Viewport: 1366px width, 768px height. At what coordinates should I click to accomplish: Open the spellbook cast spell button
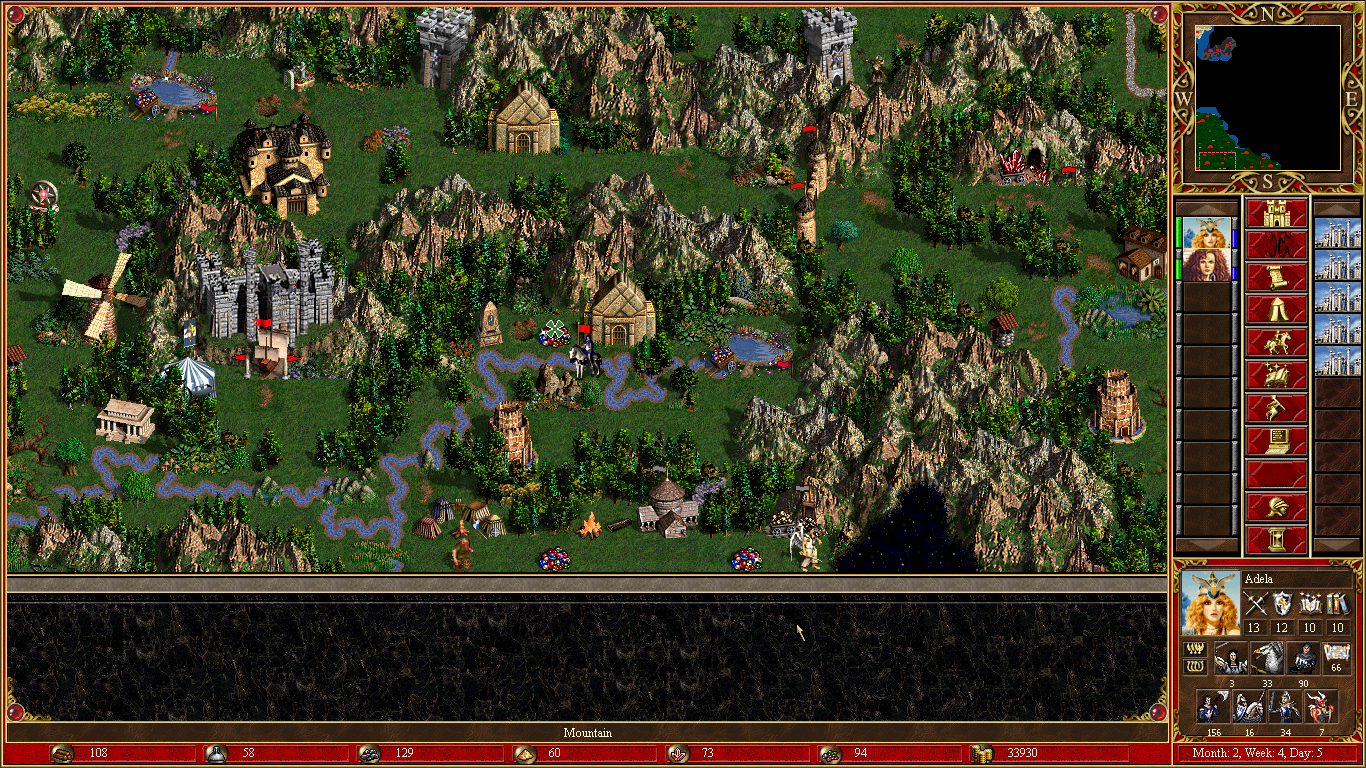tap(1276, 376)
